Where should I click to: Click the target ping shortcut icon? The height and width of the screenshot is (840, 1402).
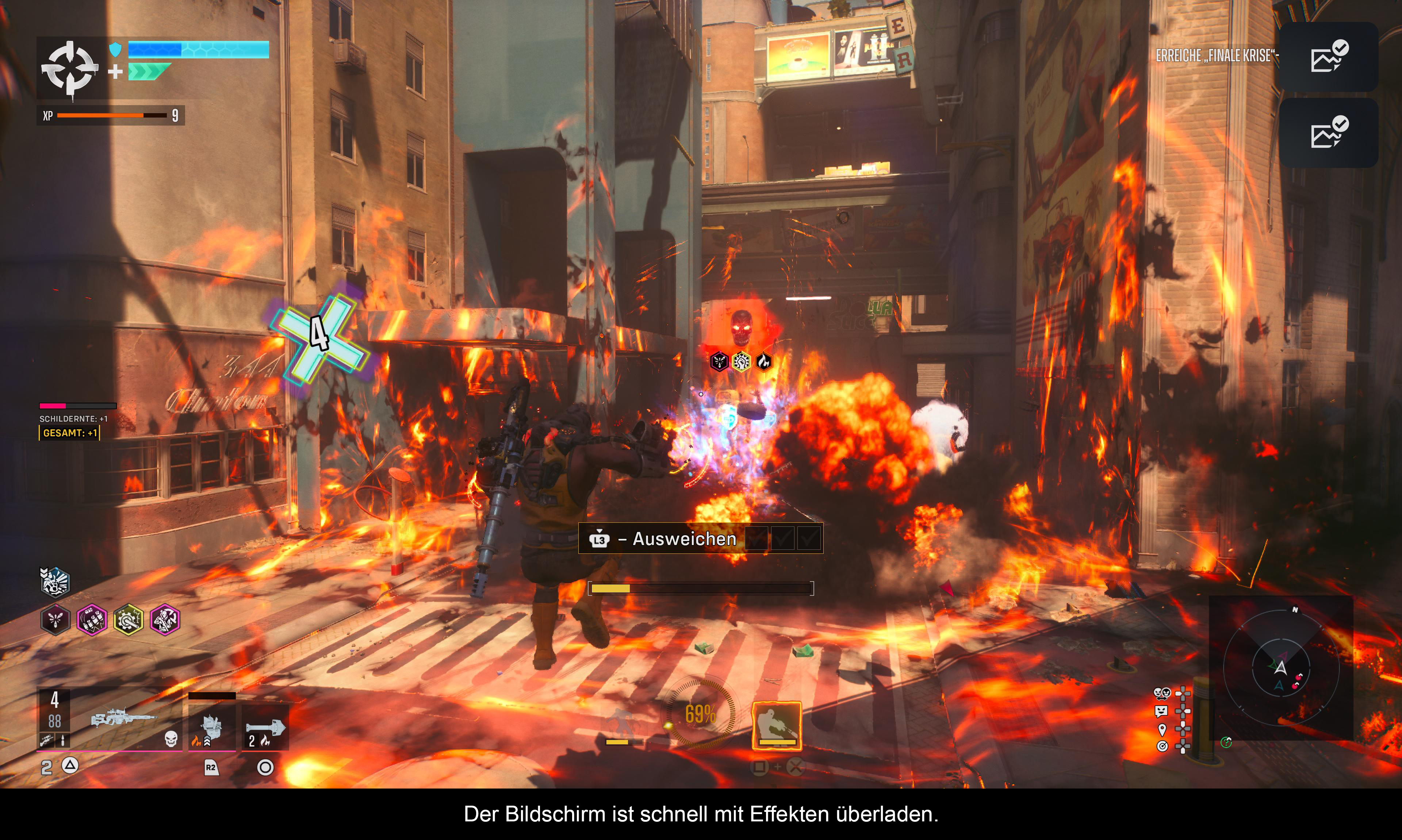[x=1161, y=747]
